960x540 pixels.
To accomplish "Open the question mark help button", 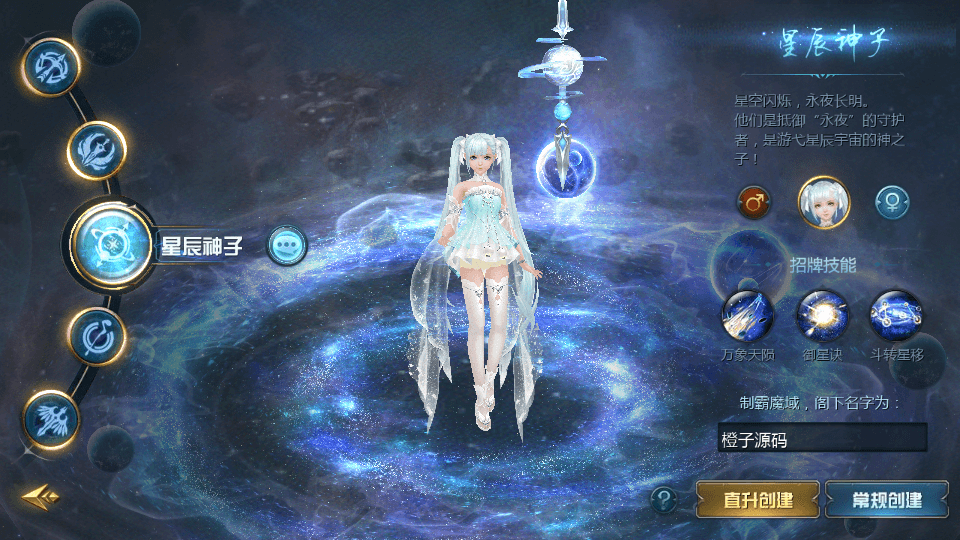I will (663, 498).
